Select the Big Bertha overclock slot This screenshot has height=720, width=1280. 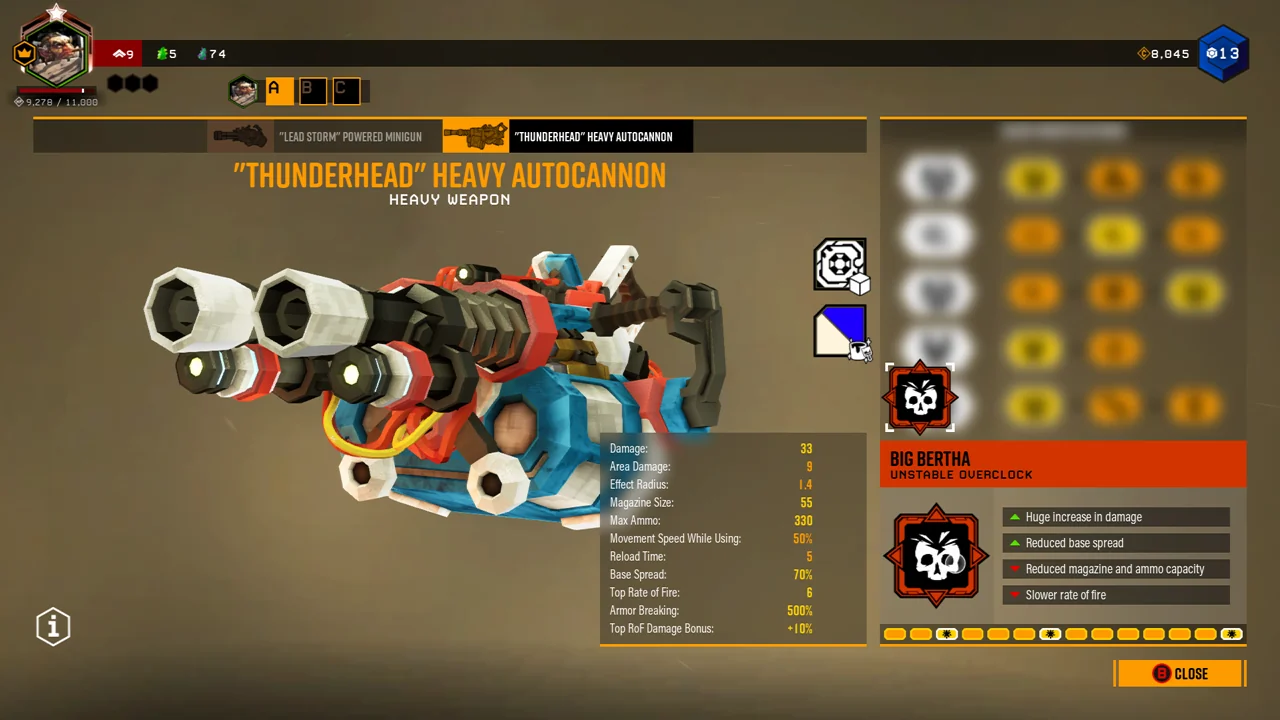click(920, 398)
